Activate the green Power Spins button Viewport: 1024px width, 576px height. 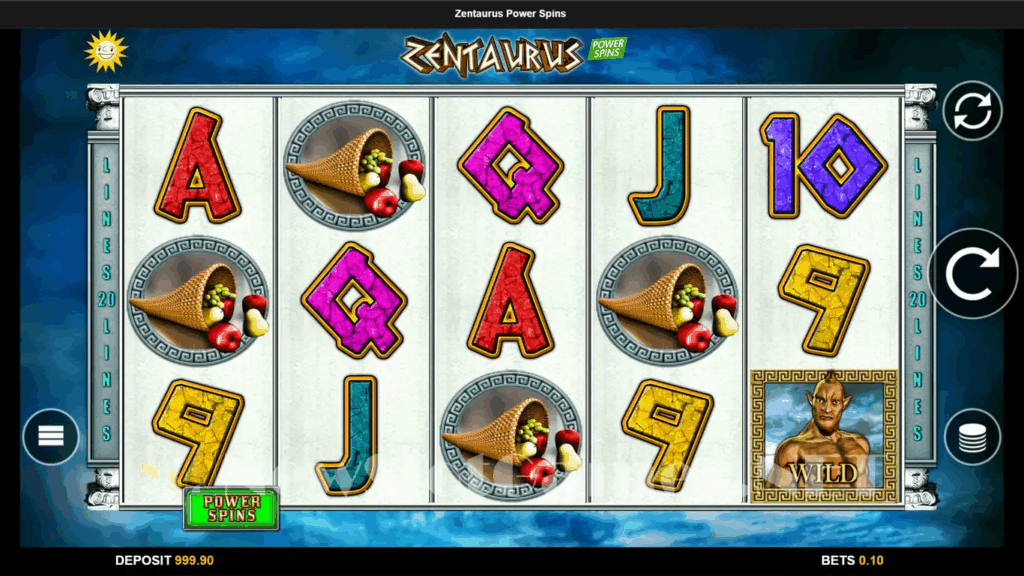click(231, 508)
